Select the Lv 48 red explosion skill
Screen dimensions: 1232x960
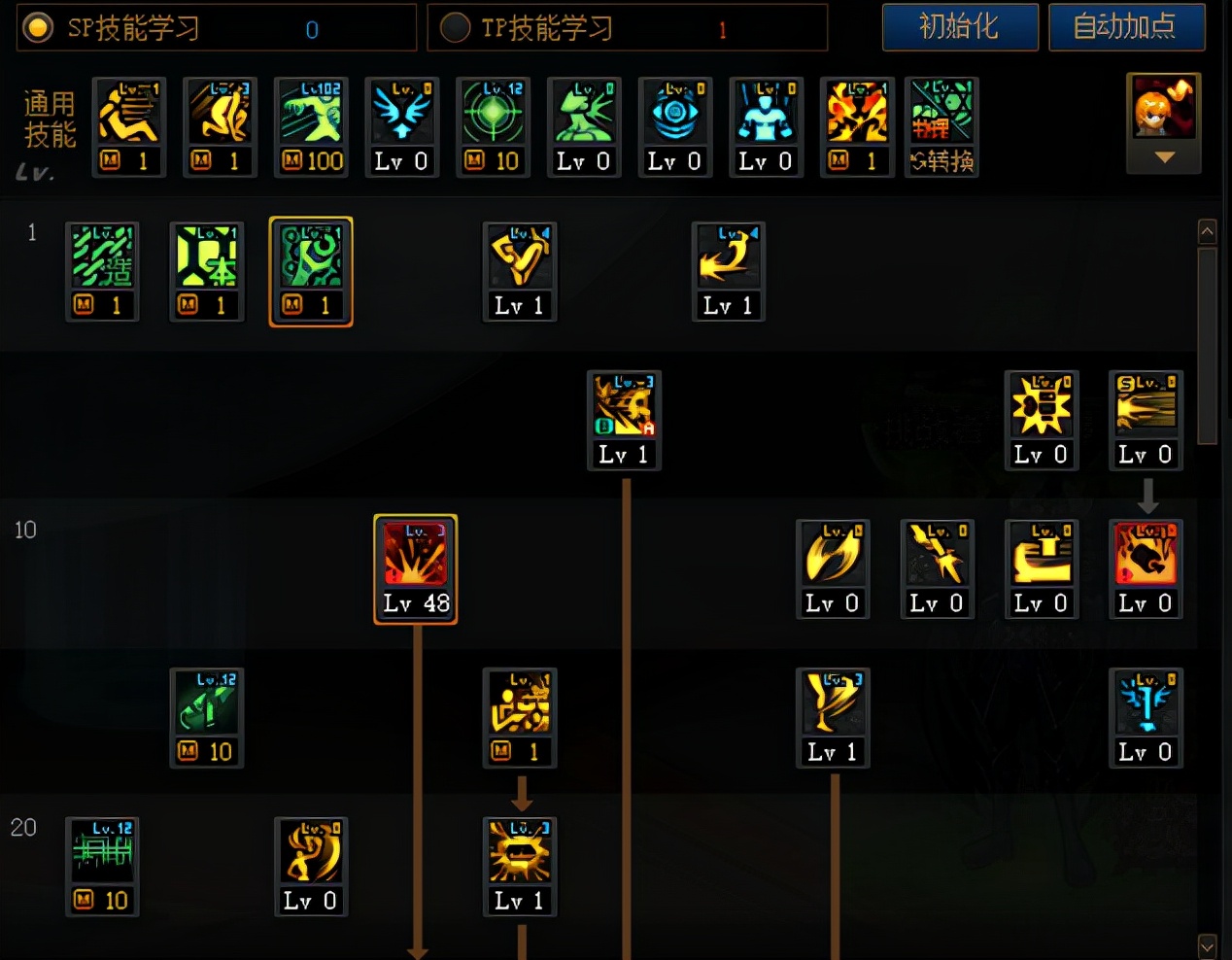tap(416, 568)
